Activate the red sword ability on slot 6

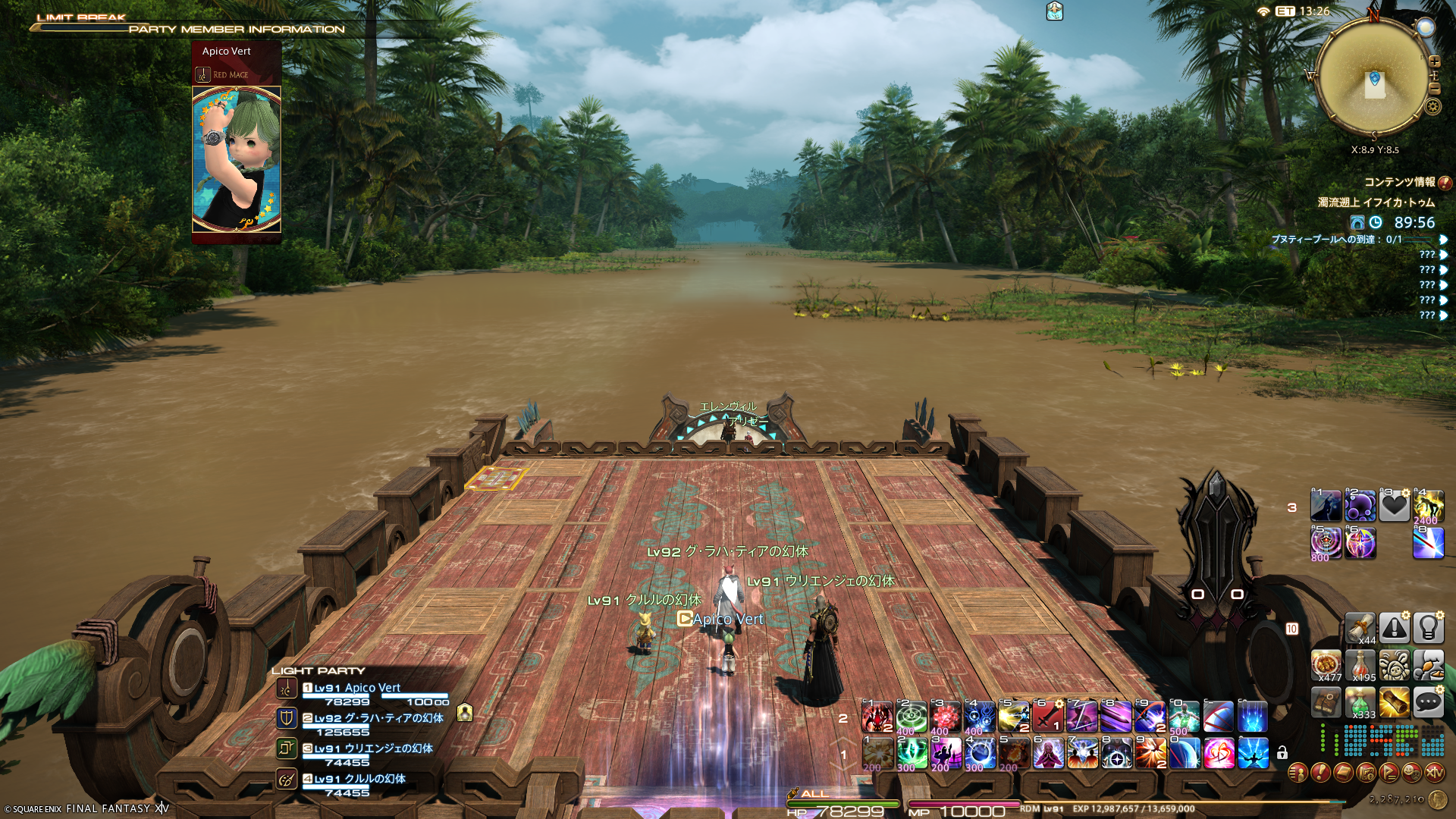pos(1047,717)
